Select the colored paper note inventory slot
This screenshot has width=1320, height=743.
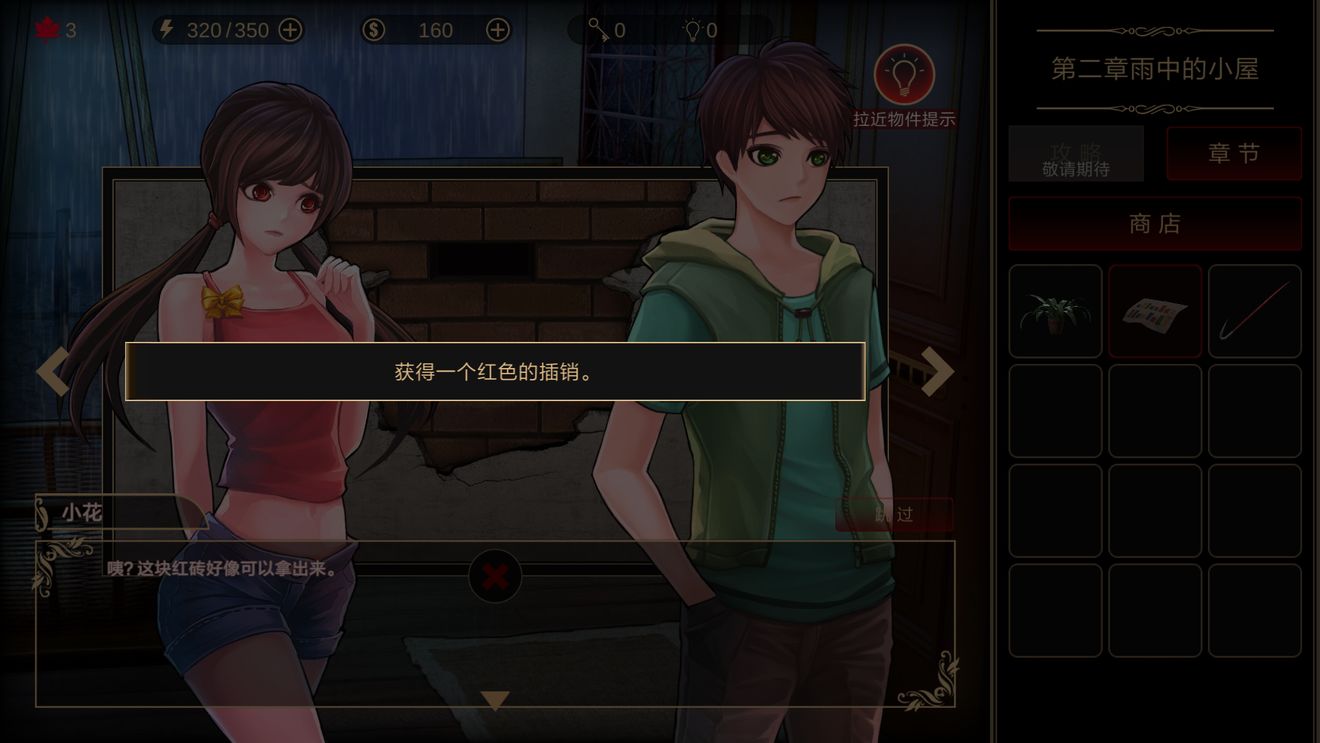click(1155, 311)
